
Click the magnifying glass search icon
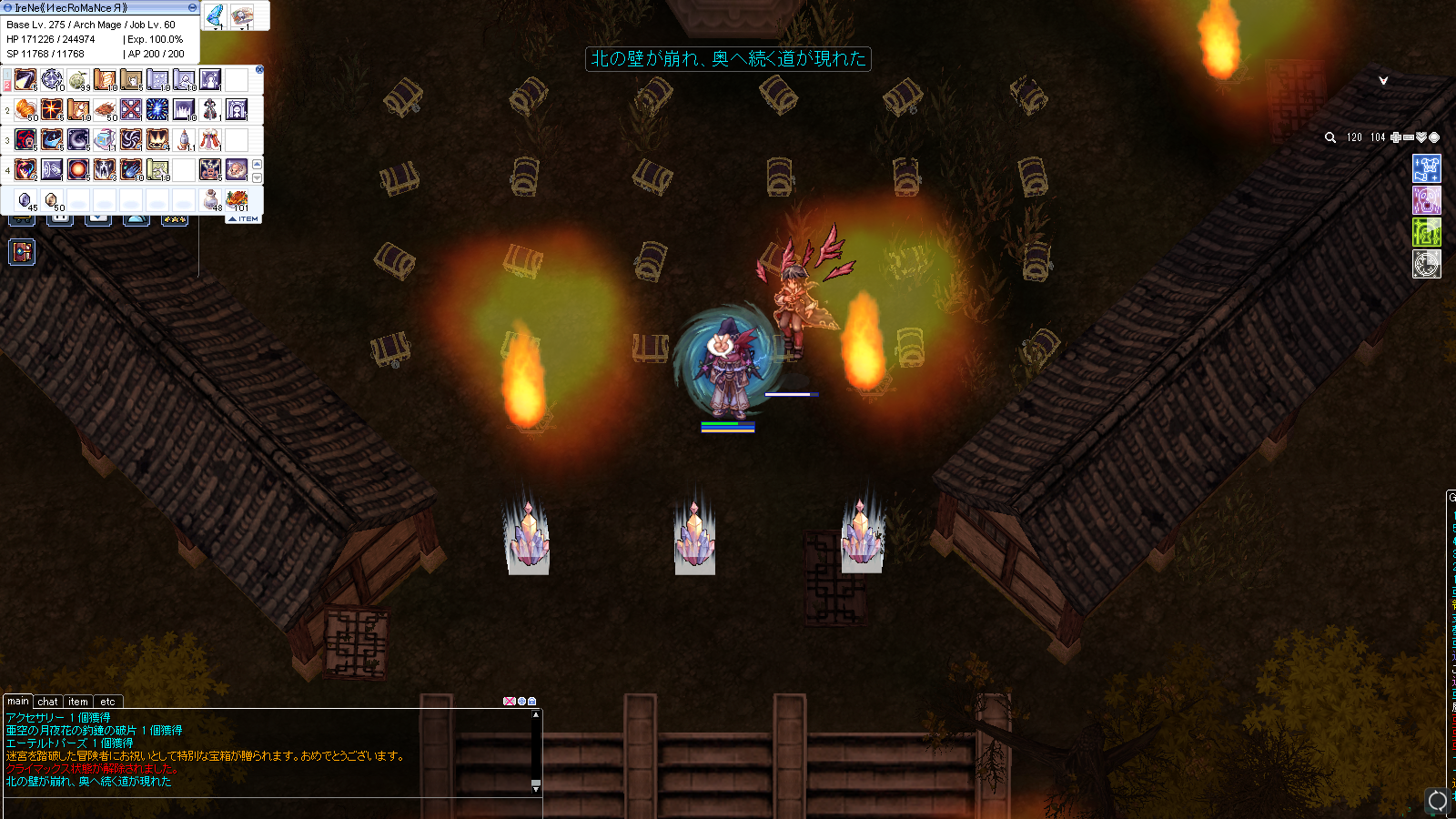coord(1330,137)
